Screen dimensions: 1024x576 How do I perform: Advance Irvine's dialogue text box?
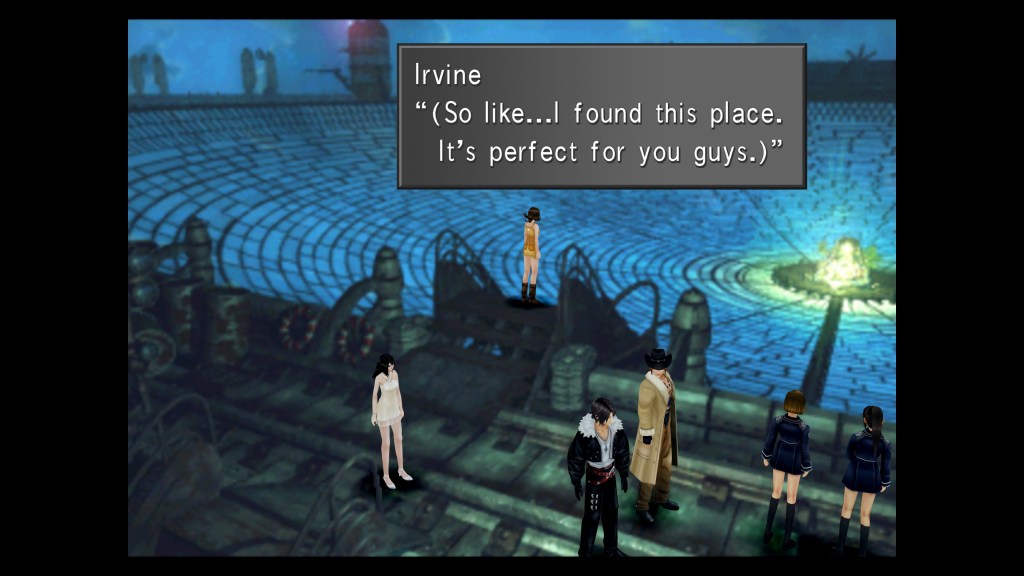(x=601, y=116)
